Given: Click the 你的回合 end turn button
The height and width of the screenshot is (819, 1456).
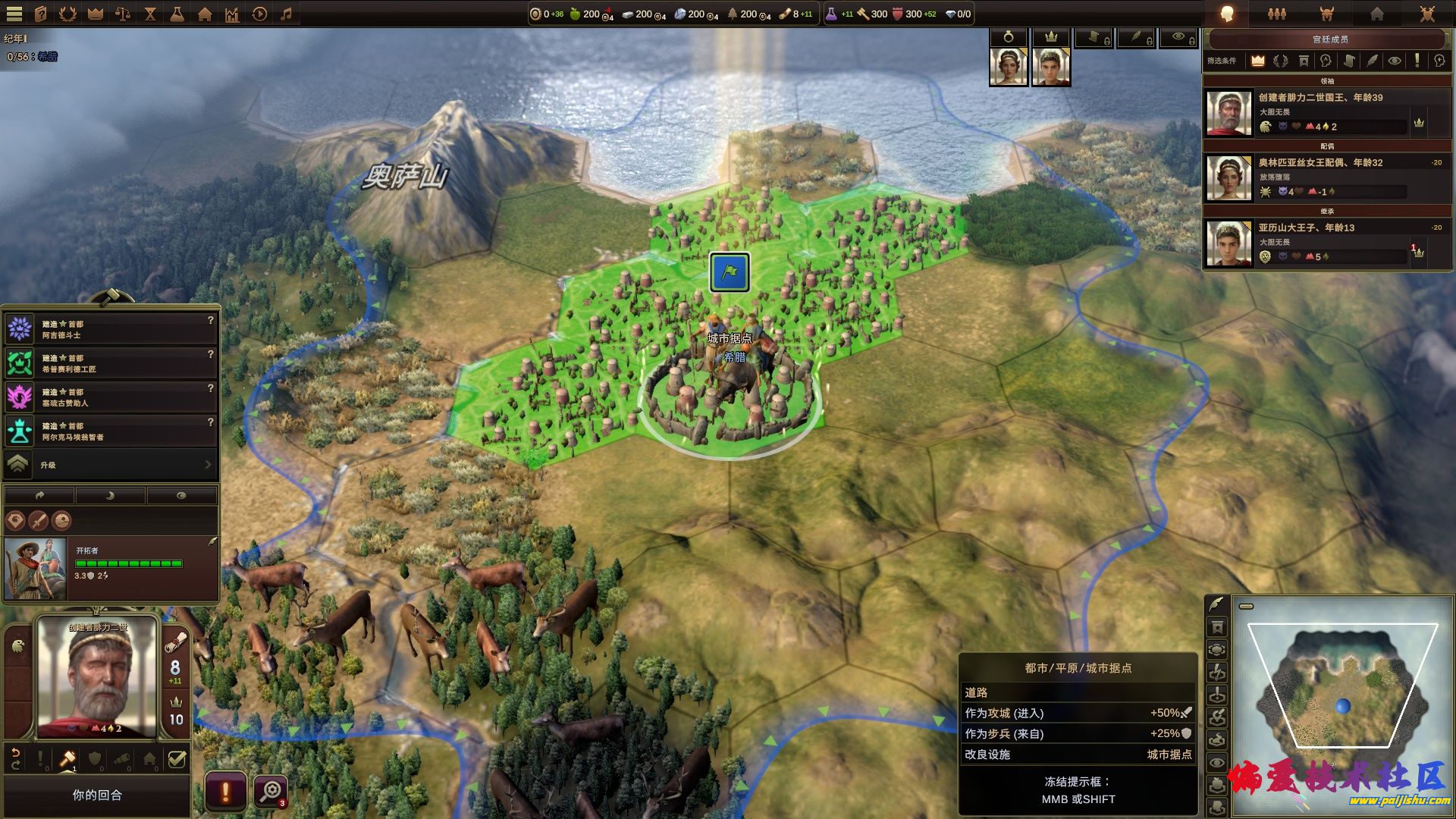Looking at the screenshot, I should pos(97,795).
